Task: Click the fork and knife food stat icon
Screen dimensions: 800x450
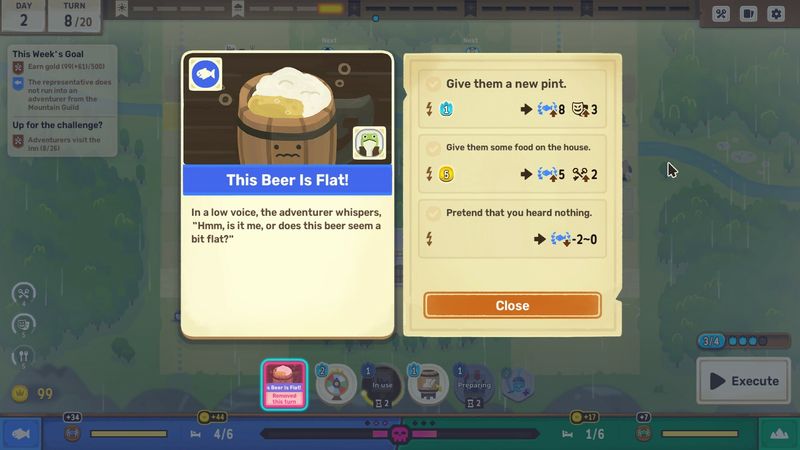Action: (24, 355)
